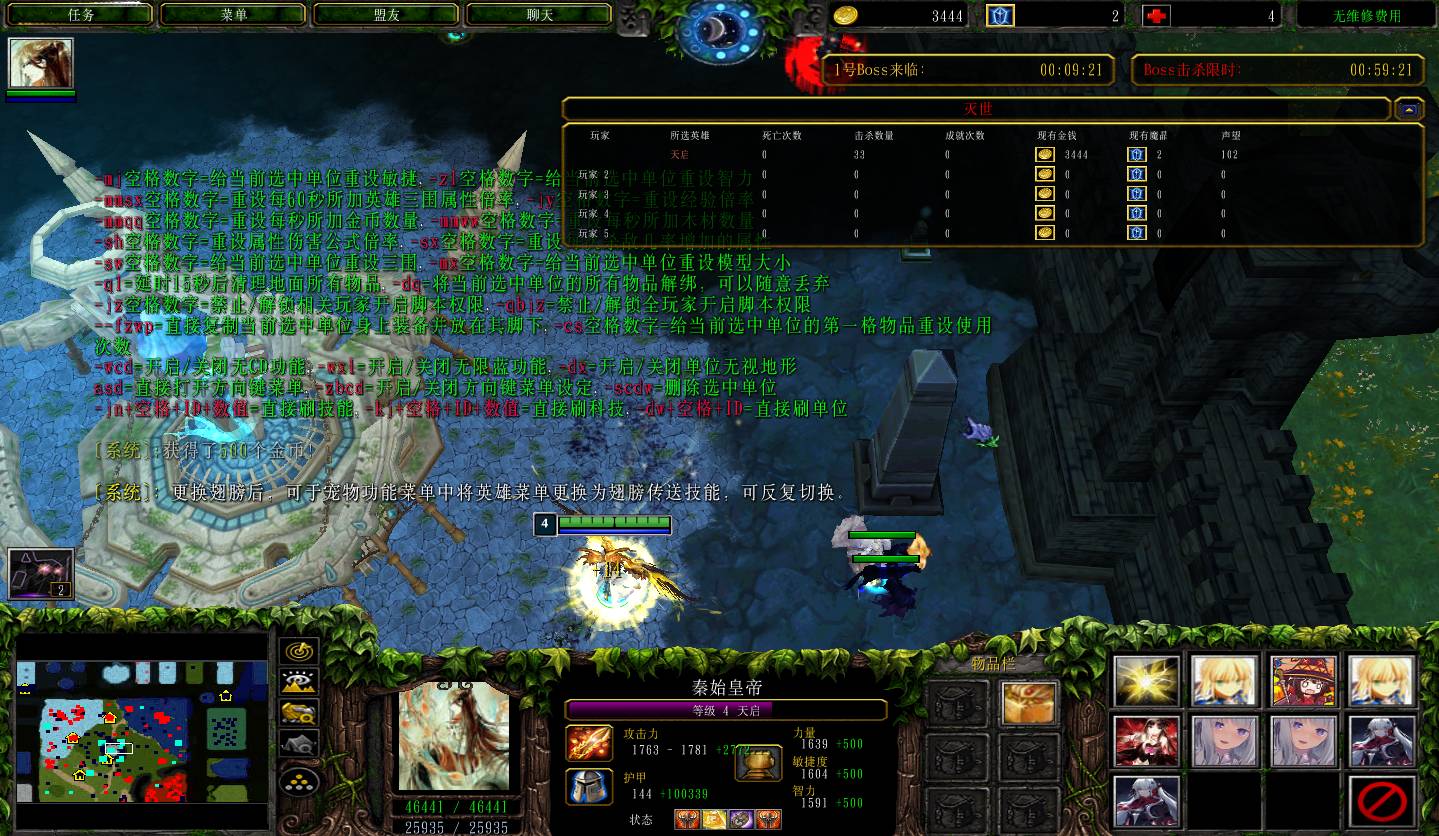Toggle the minimap ally color mode button
The width and height of the screenshot is (1439, 836).
299,712
